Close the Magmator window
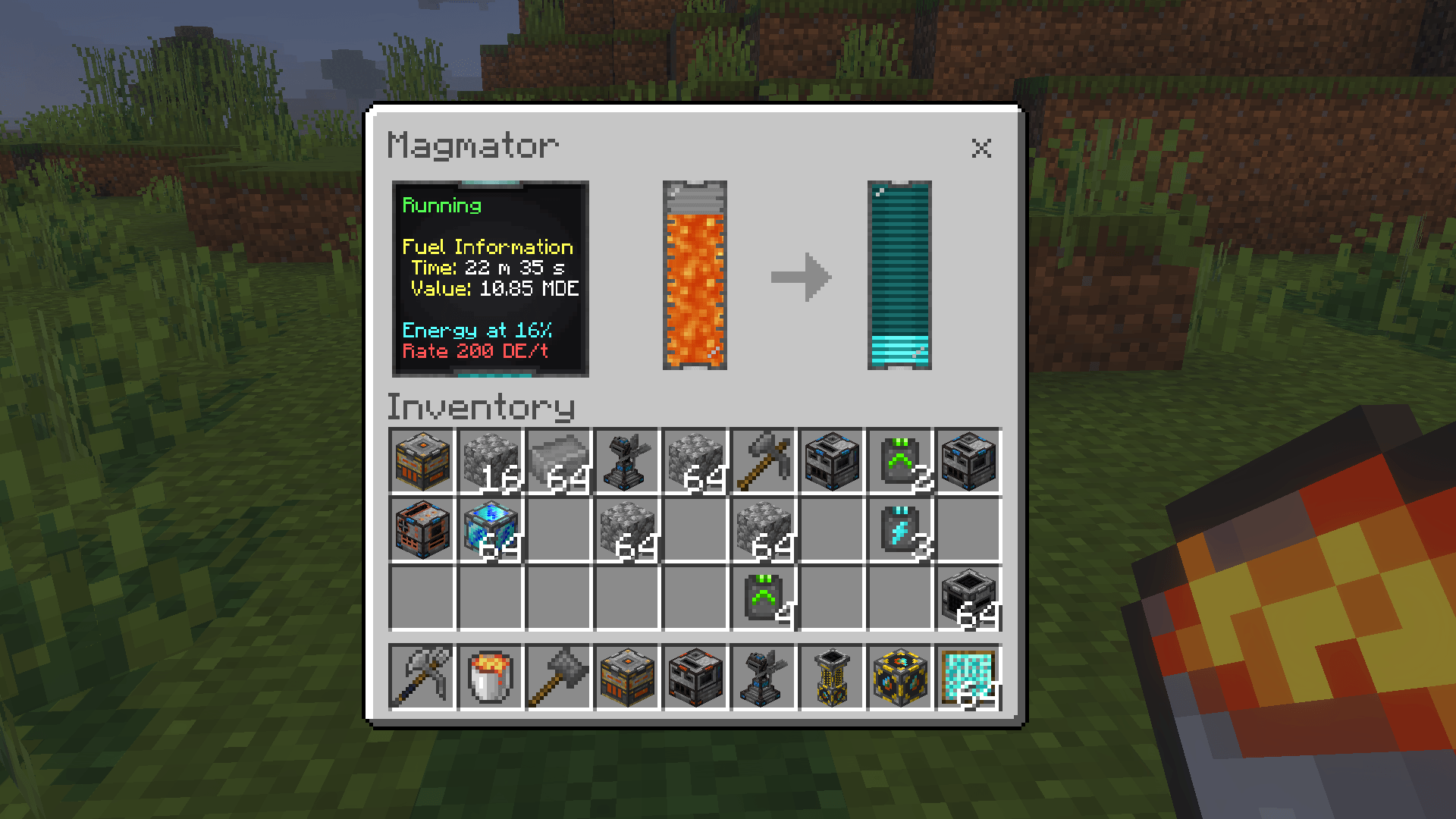This screenshot has width=1456, height=819. click(x=981, y=148)
